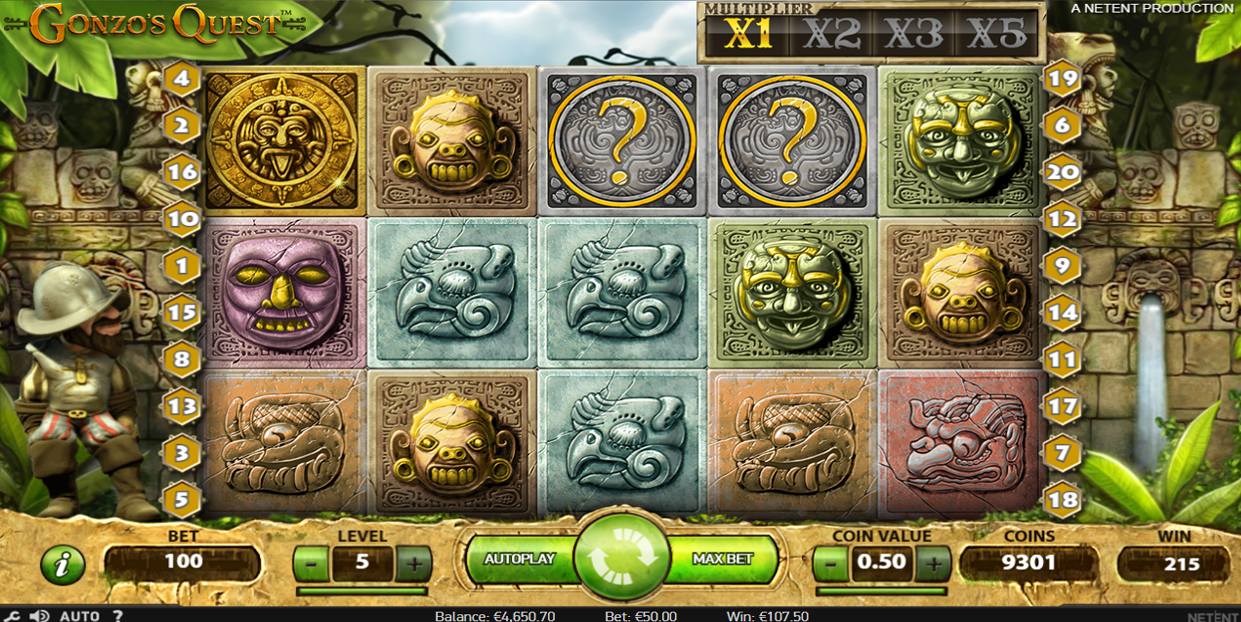The width and height of the screenshot is (1241, 622).
Task: Open the green info paytable button
Action: click(62, 566)
